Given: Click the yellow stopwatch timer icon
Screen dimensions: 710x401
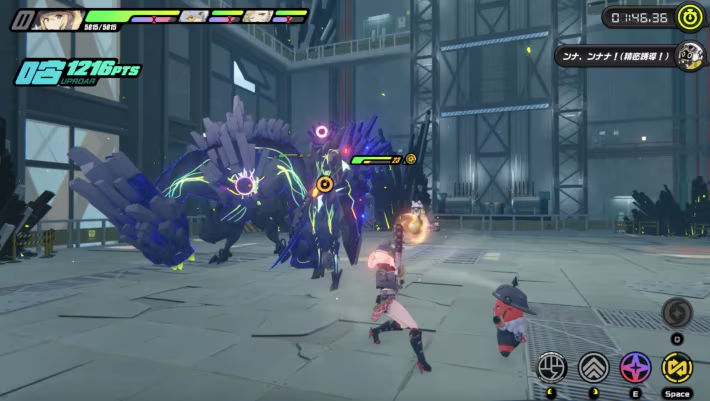Looking at the screenshot, I should (689, 16).
